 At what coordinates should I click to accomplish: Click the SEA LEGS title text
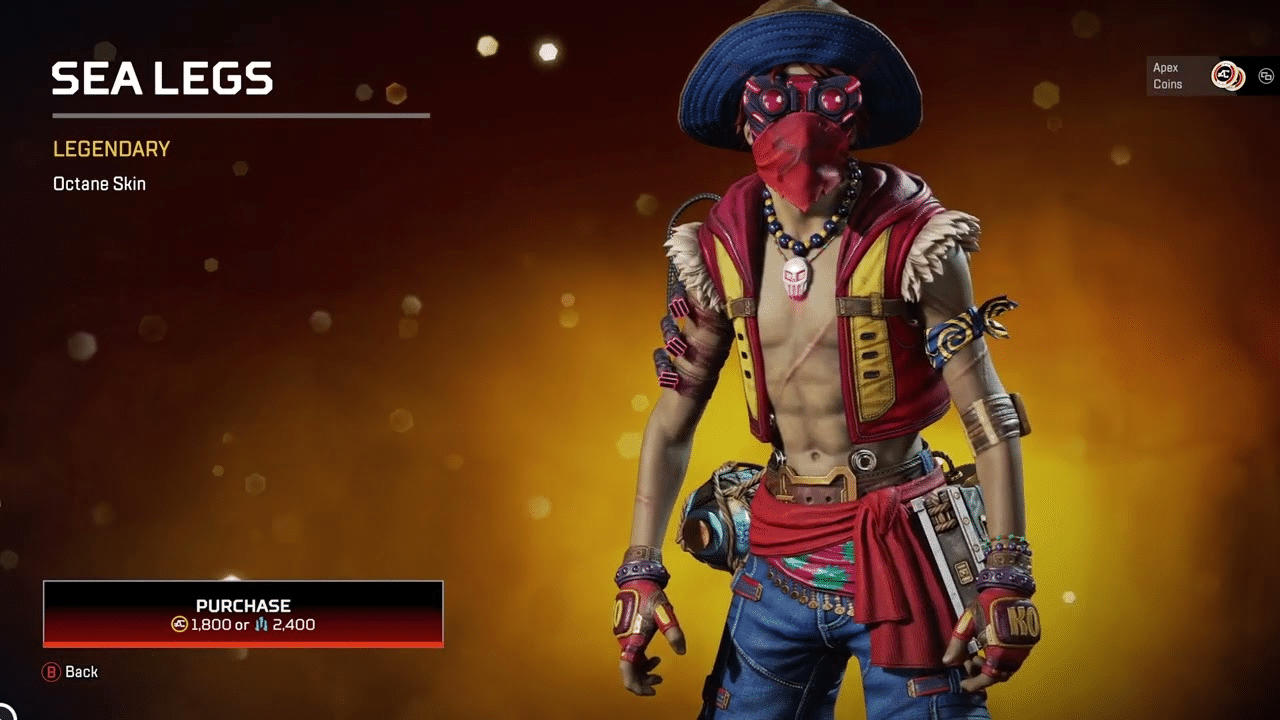click(x=162, y=78)
